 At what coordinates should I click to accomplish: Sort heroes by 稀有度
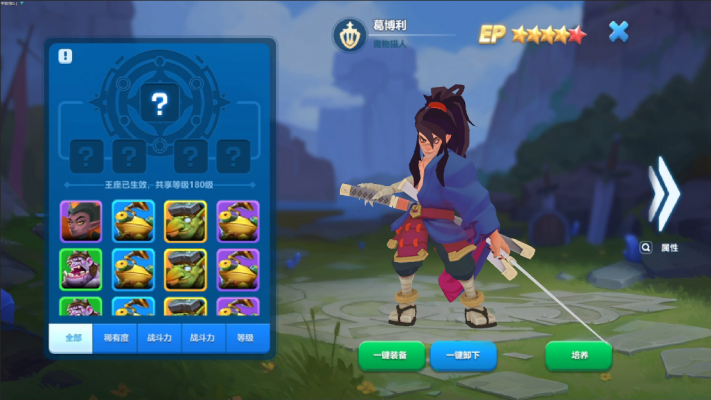pos(116,338)
